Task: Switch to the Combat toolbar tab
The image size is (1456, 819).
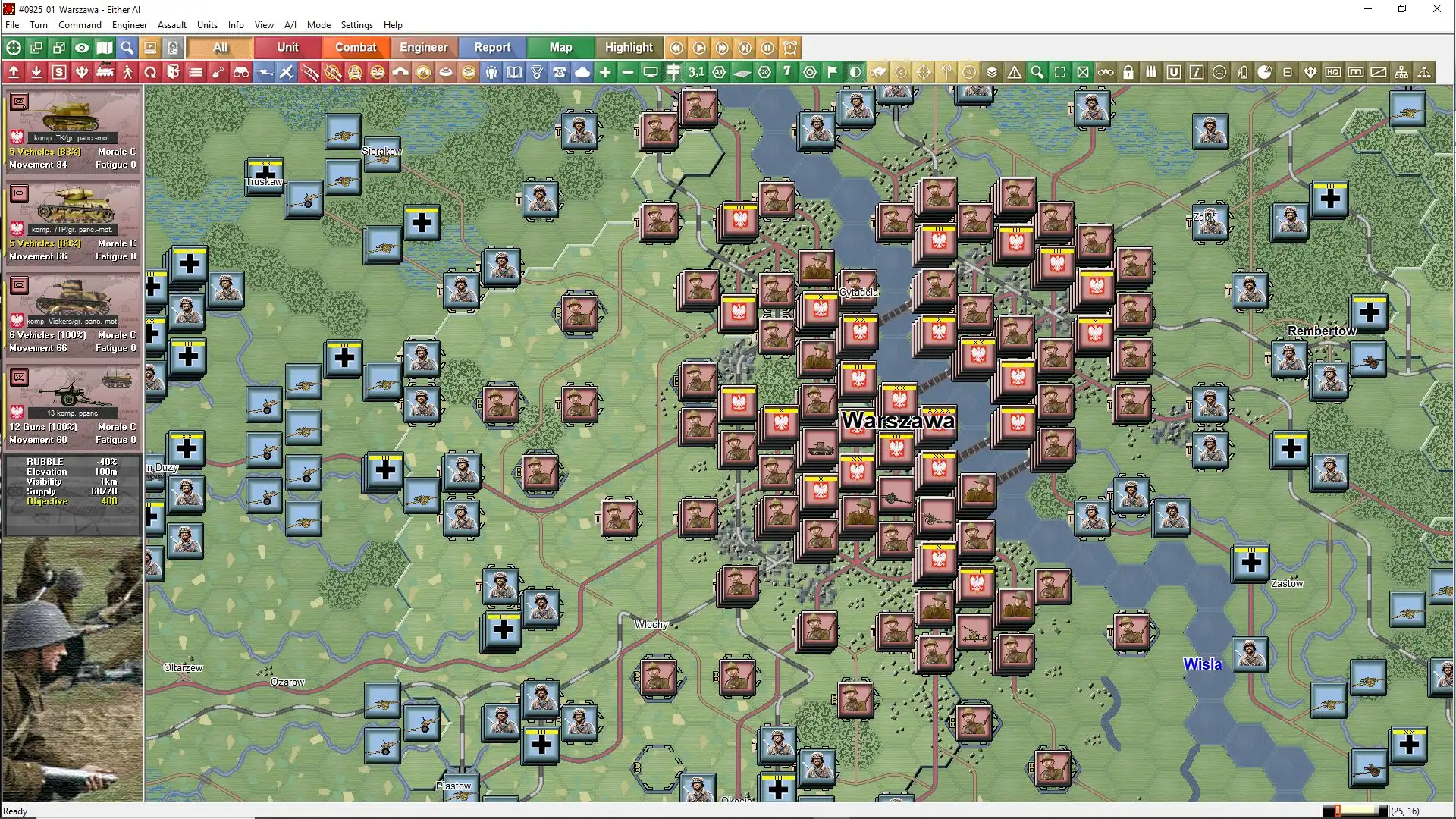Action: [356, 47]
